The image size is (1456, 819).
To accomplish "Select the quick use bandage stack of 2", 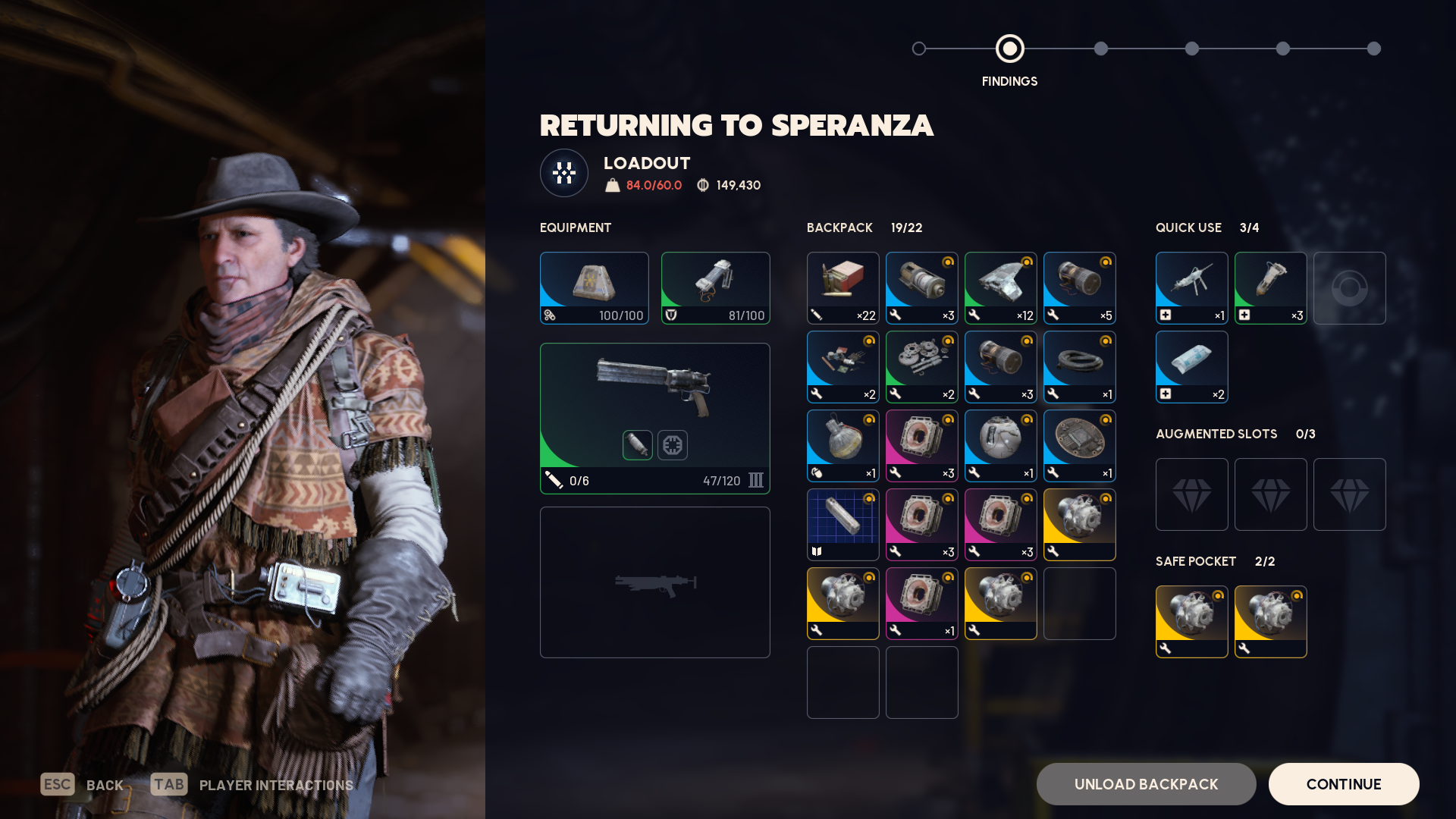I will [1191, 367].
